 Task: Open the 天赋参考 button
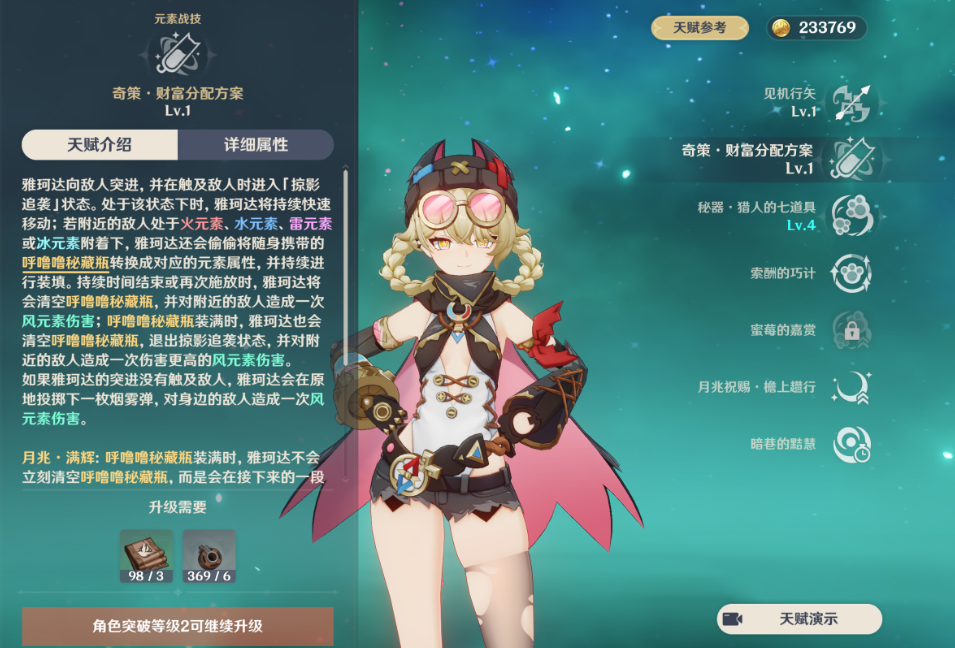point(700,28)
